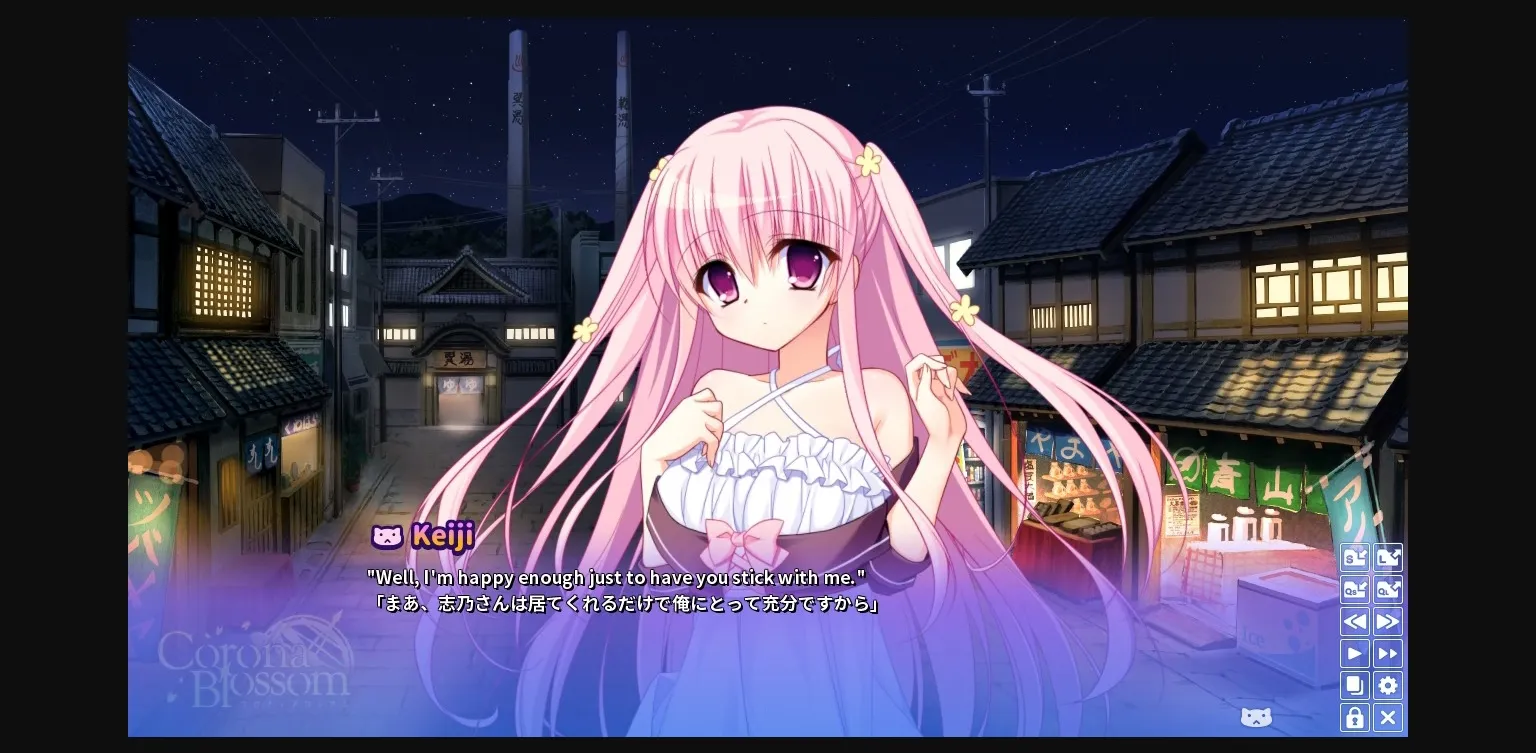1536x753 pixels.
Task: Perform a quick save with the Qs icon
Action: [x=1355, y=589]
